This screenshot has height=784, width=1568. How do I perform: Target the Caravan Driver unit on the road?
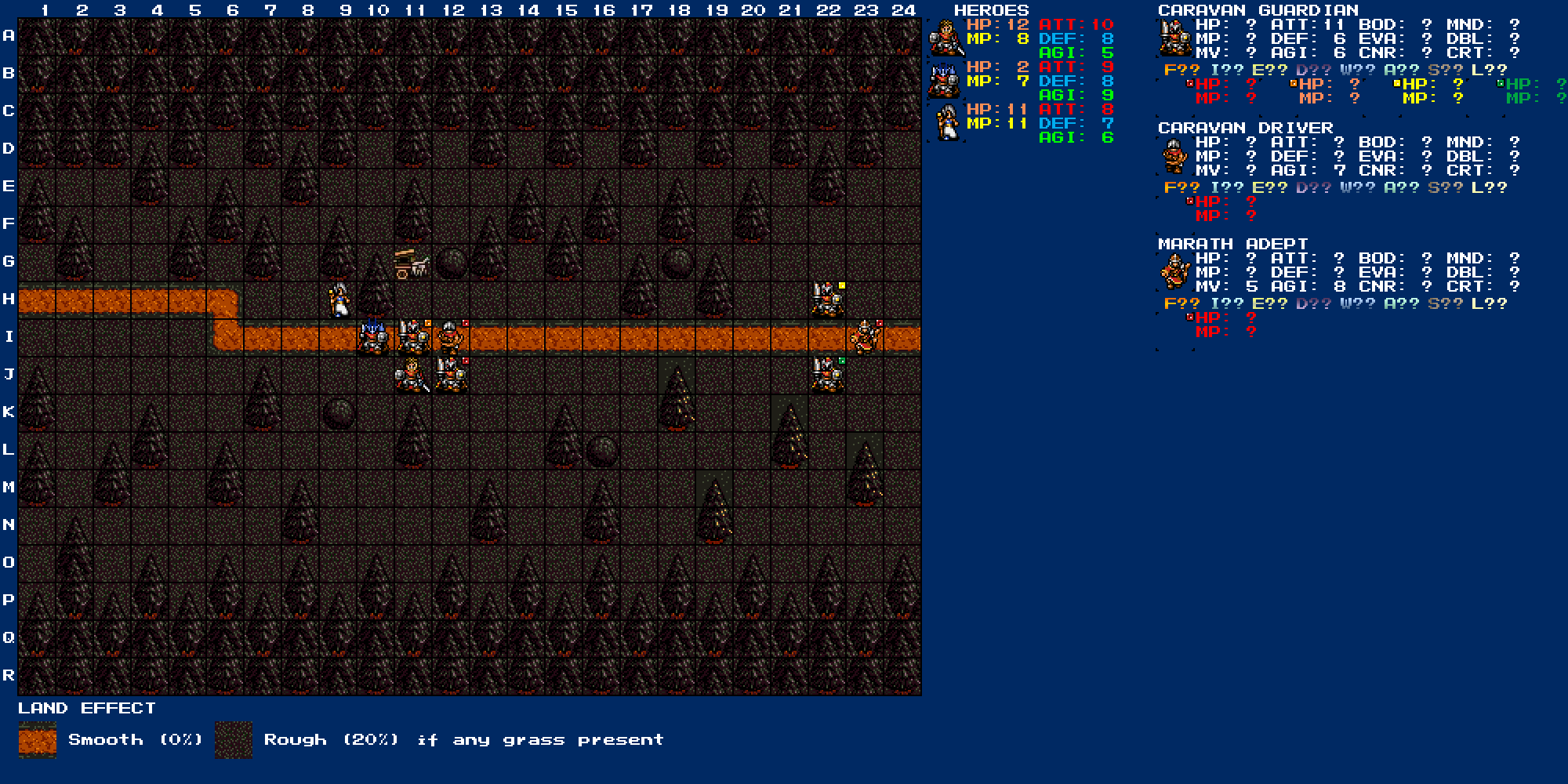(x=449, y=337)
